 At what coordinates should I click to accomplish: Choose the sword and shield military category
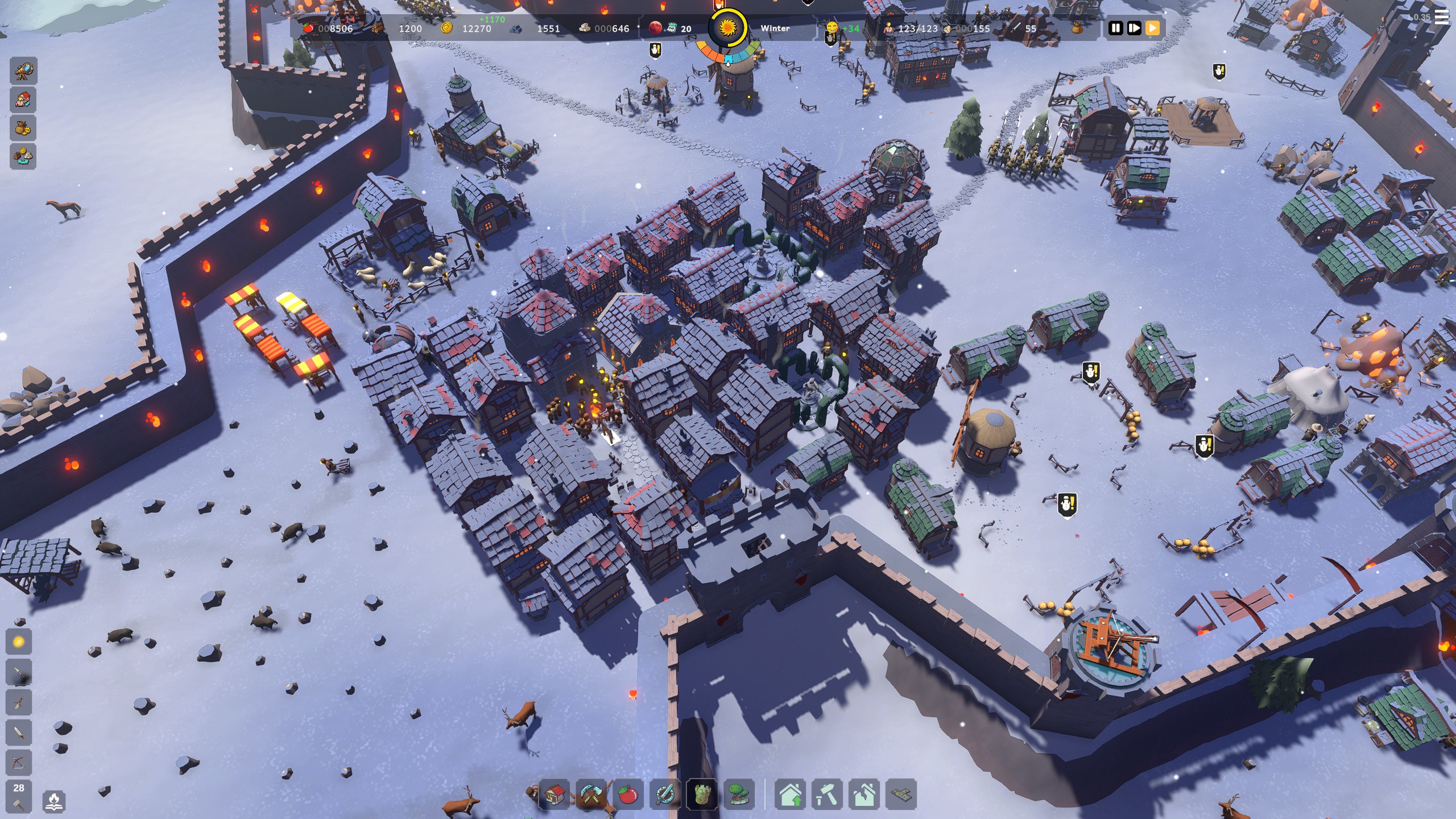[x=665, y=794]
